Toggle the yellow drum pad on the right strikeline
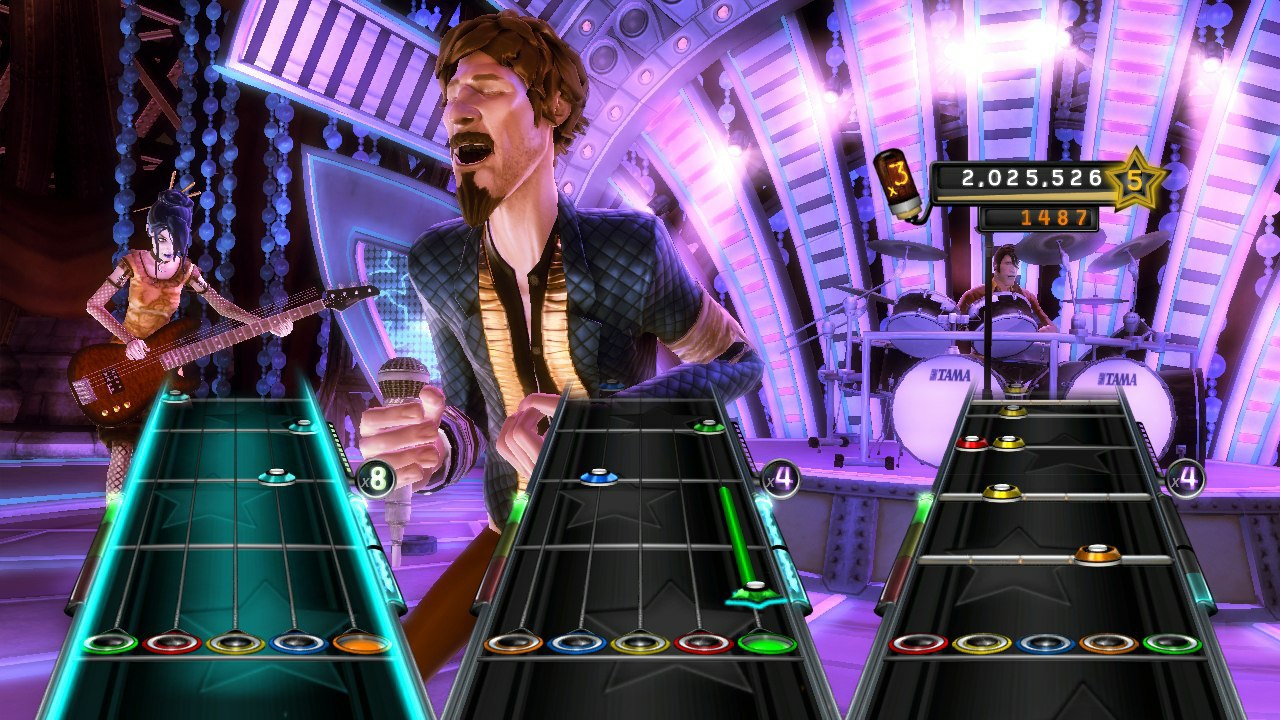1280x720 pixels. point(981,644)
